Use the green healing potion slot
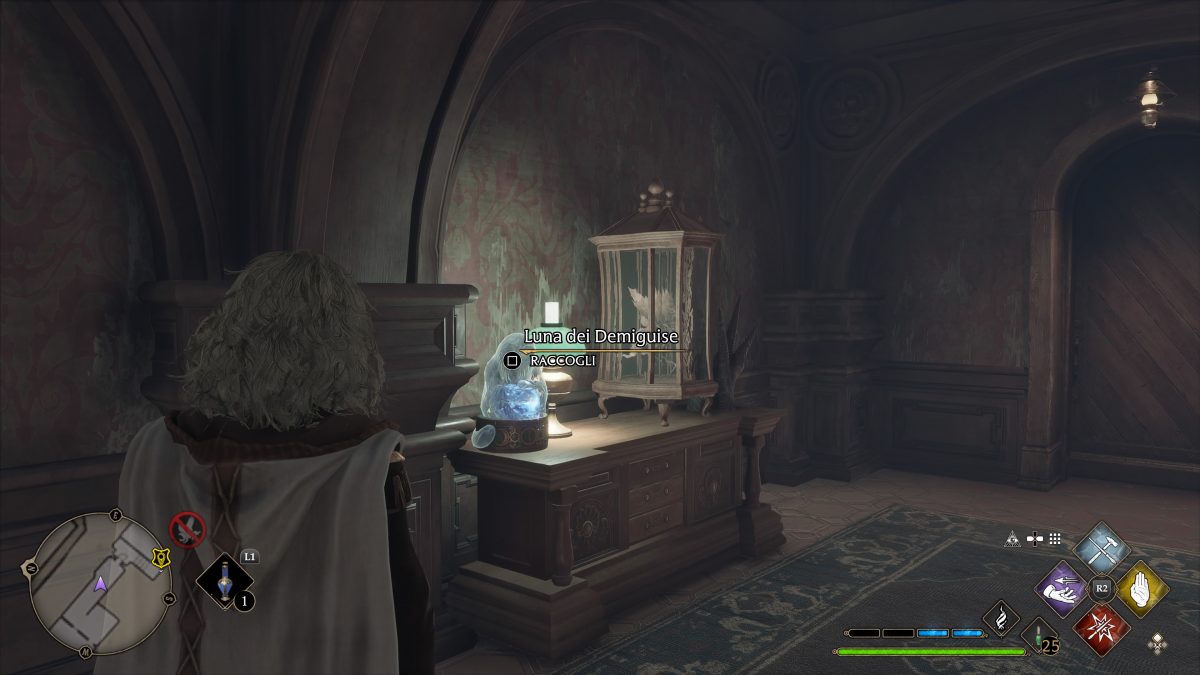Image resolution: width=1200 pixels, height=675 pixels. coord(1040,636)
